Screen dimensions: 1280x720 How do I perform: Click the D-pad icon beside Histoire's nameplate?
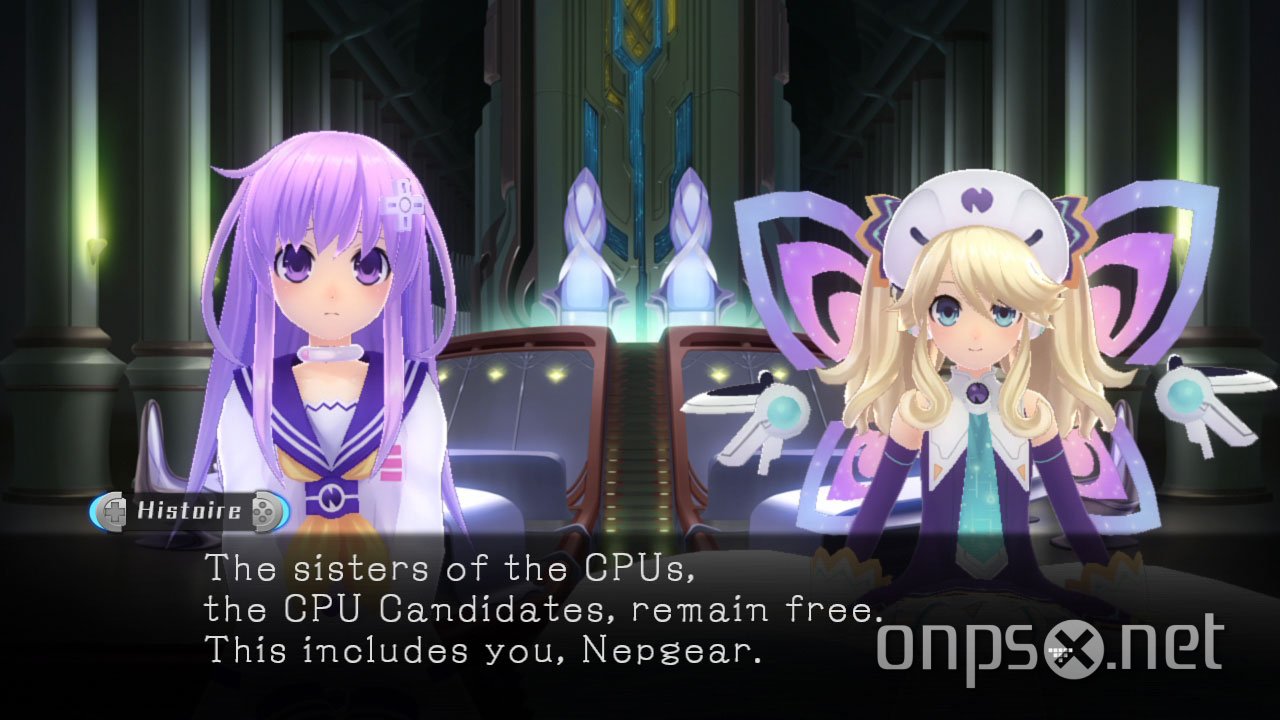point(114,510)
